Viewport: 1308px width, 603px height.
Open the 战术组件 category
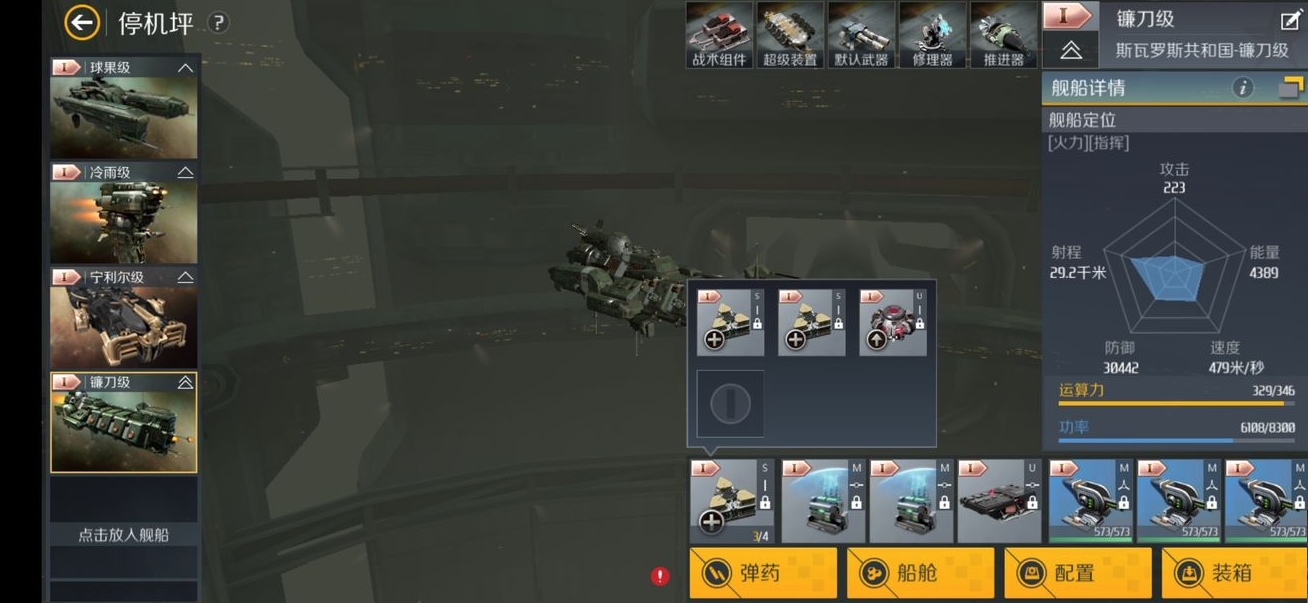719,35
